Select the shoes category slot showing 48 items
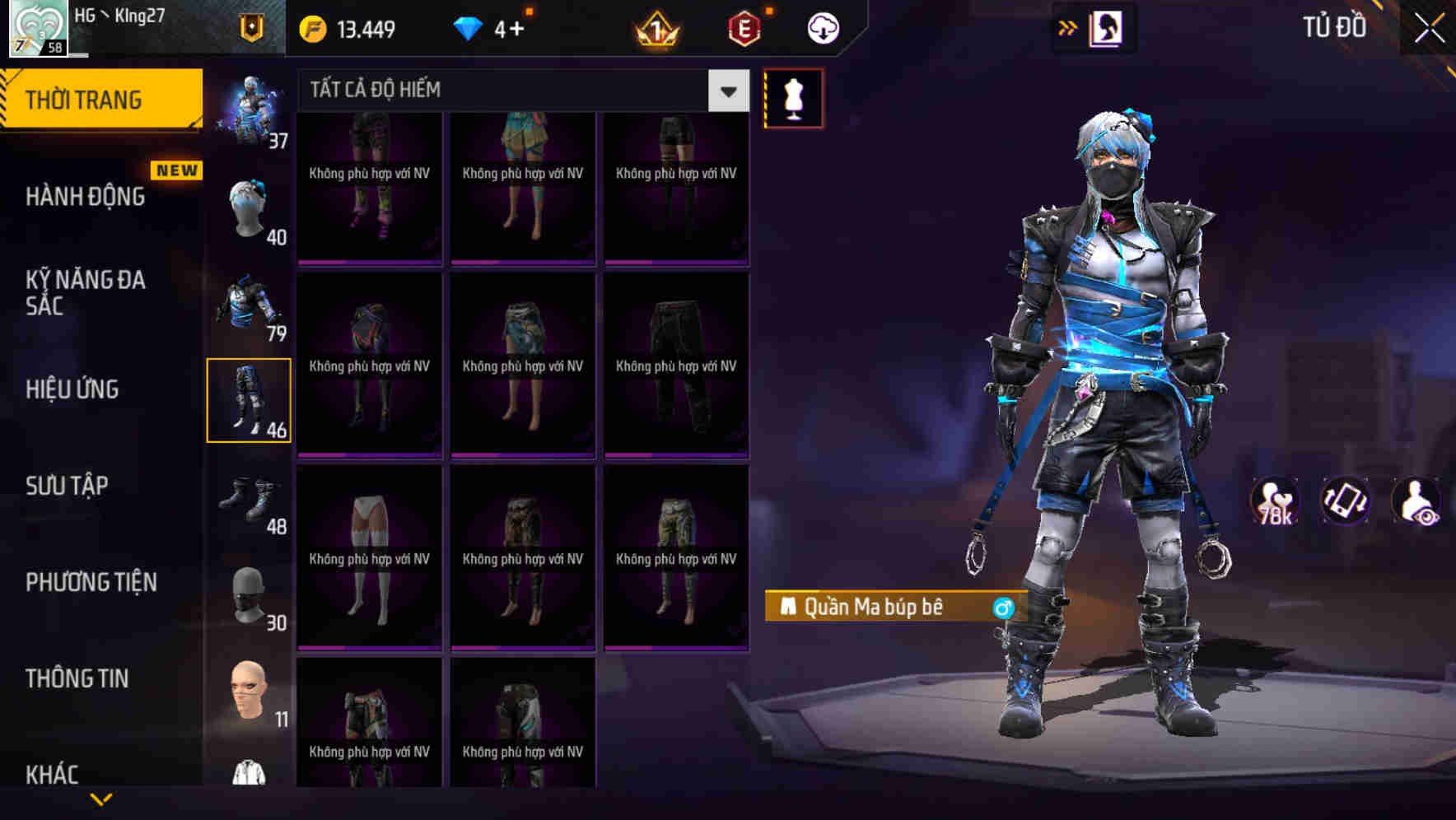The height and width of the screenshot is (820, 1456). click(250, 496)
